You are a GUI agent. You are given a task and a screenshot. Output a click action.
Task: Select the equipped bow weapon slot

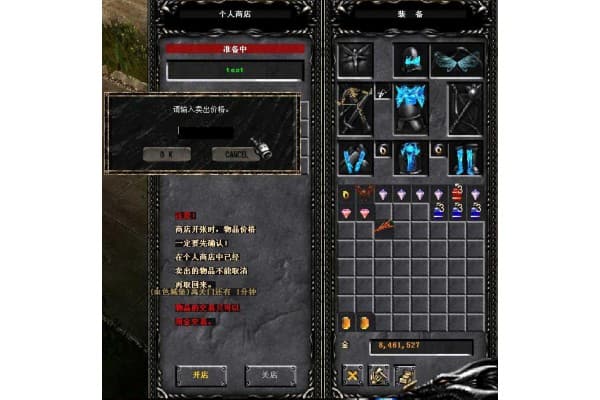point(355,108)
